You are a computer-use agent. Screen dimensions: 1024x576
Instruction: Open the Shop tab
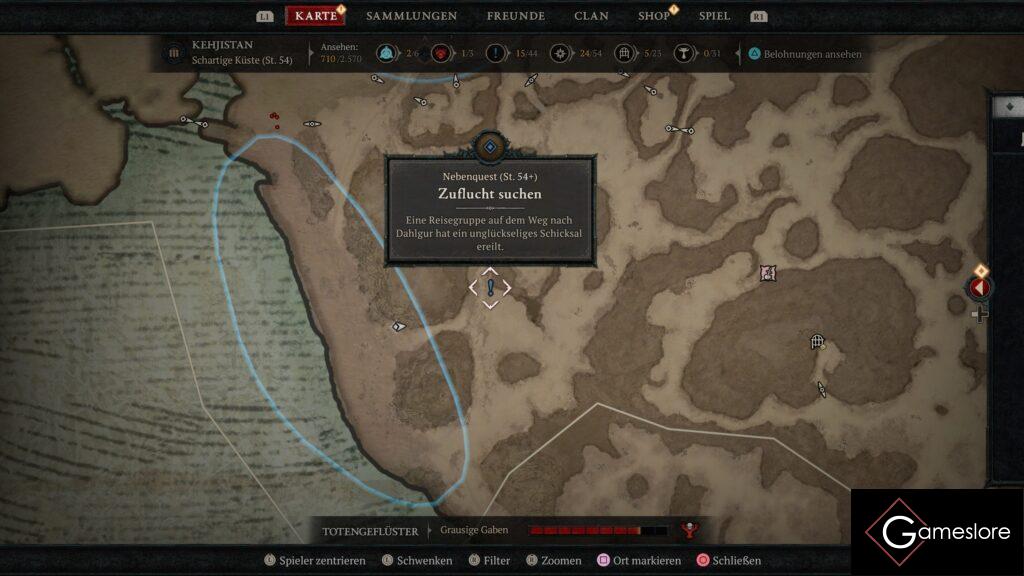click(654, 16)
